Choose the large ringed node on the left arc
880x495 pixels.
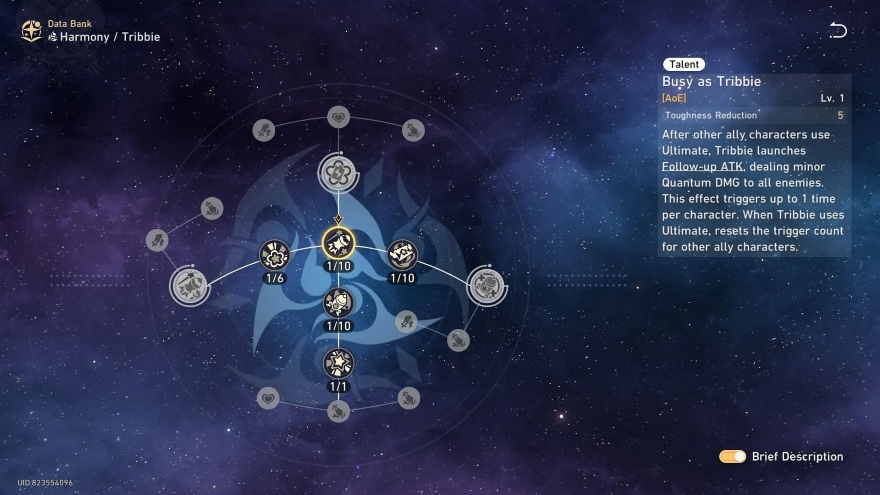coord(189,284)
